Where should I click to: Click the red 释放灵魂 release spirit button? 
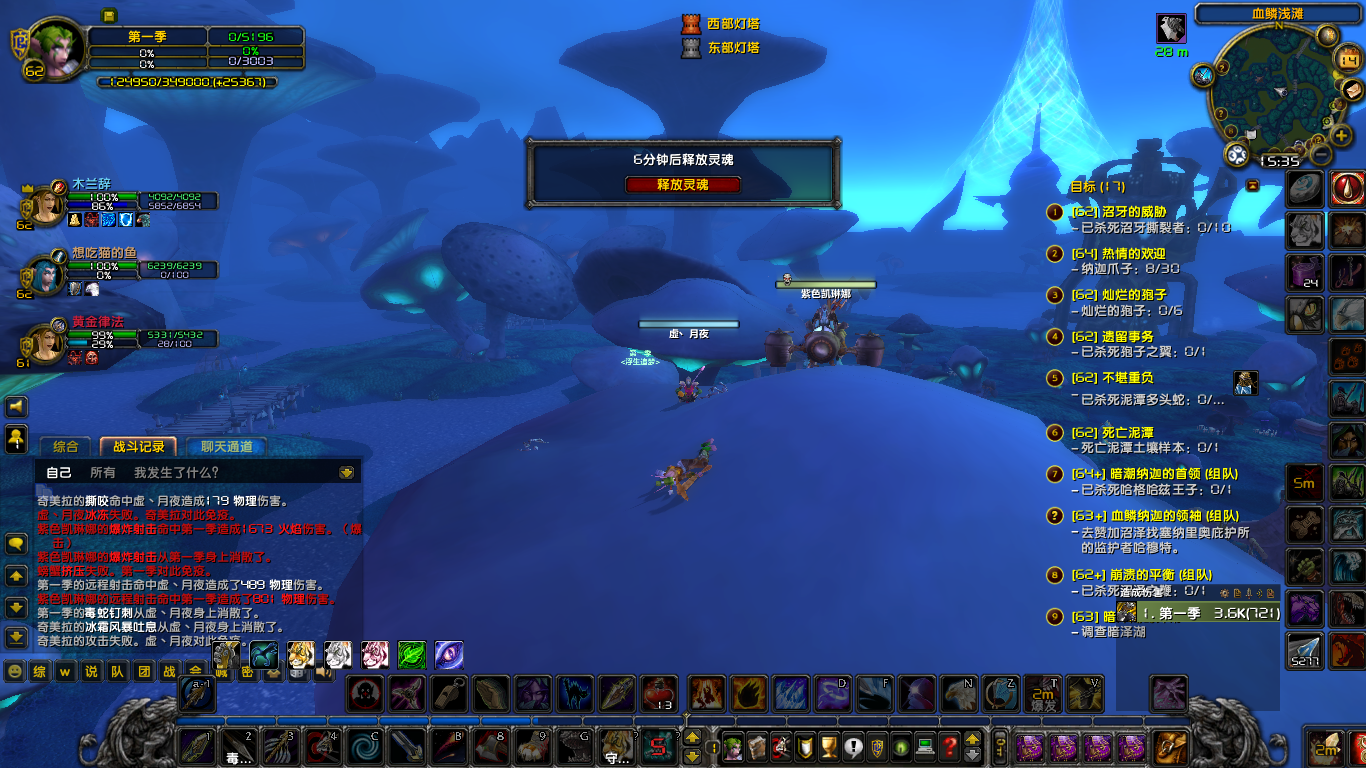click(683, 185)
